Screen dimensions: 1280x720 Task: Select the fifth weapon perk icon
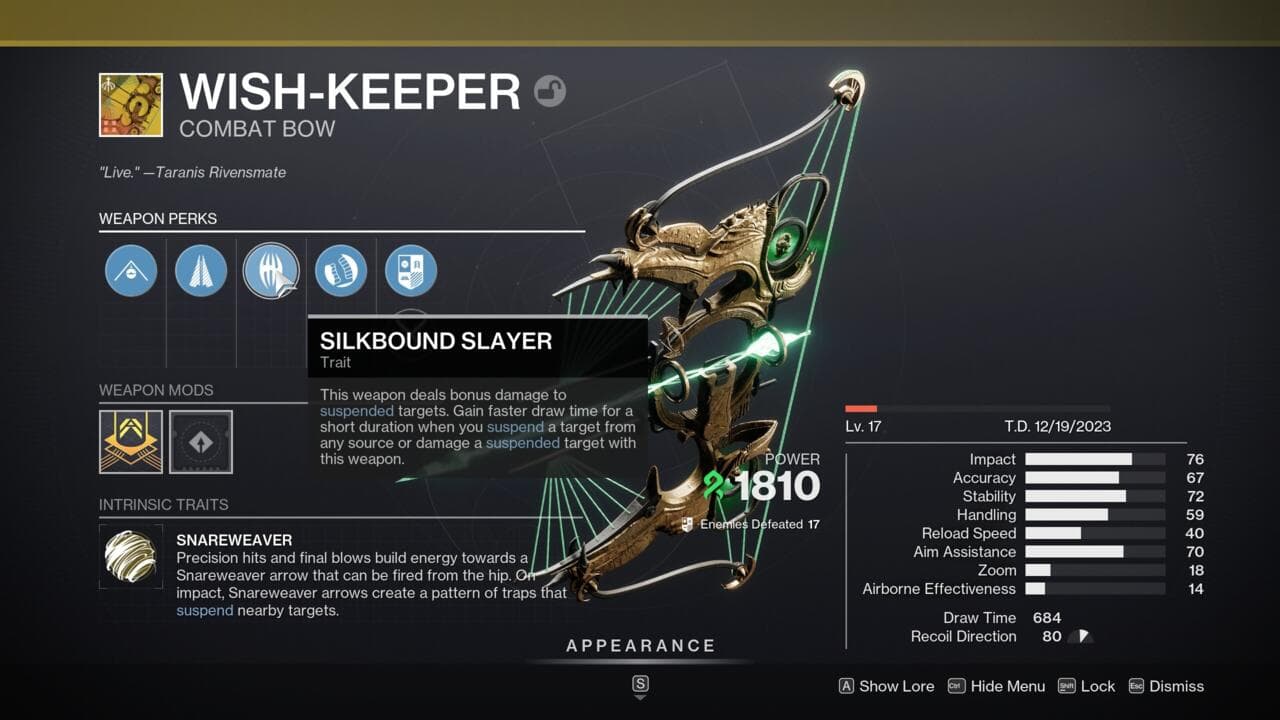click(x=412, y=270)
